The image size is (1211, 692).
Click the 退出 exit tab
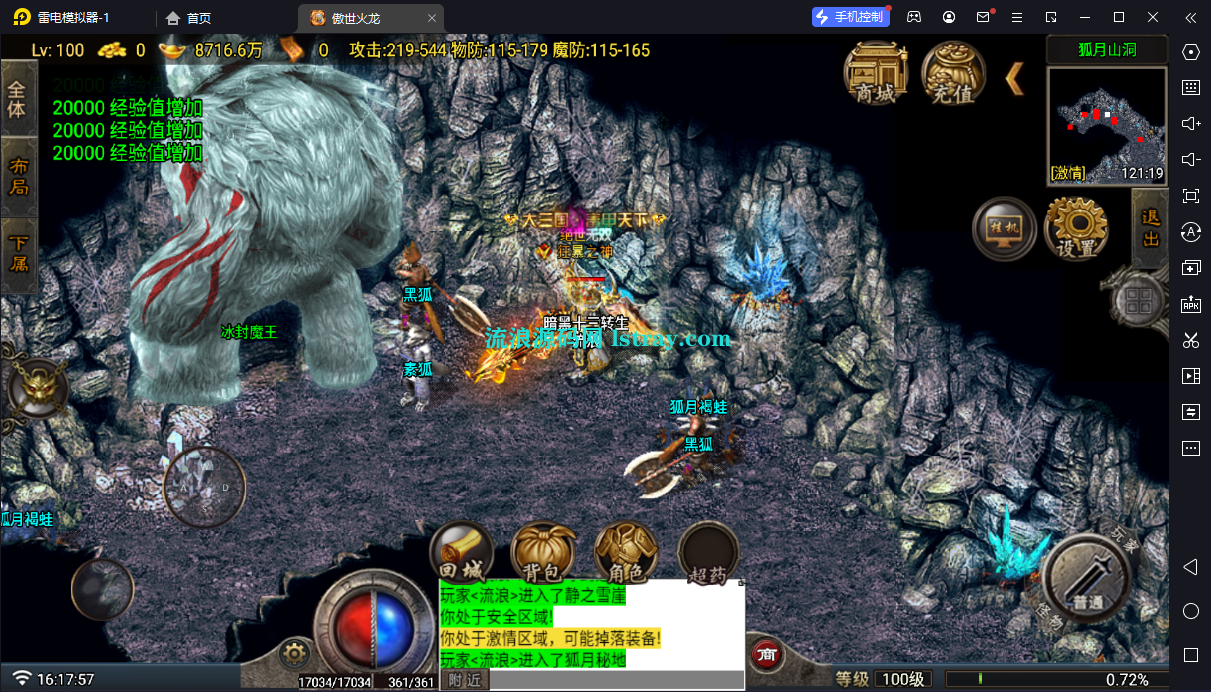[1150, 228]
